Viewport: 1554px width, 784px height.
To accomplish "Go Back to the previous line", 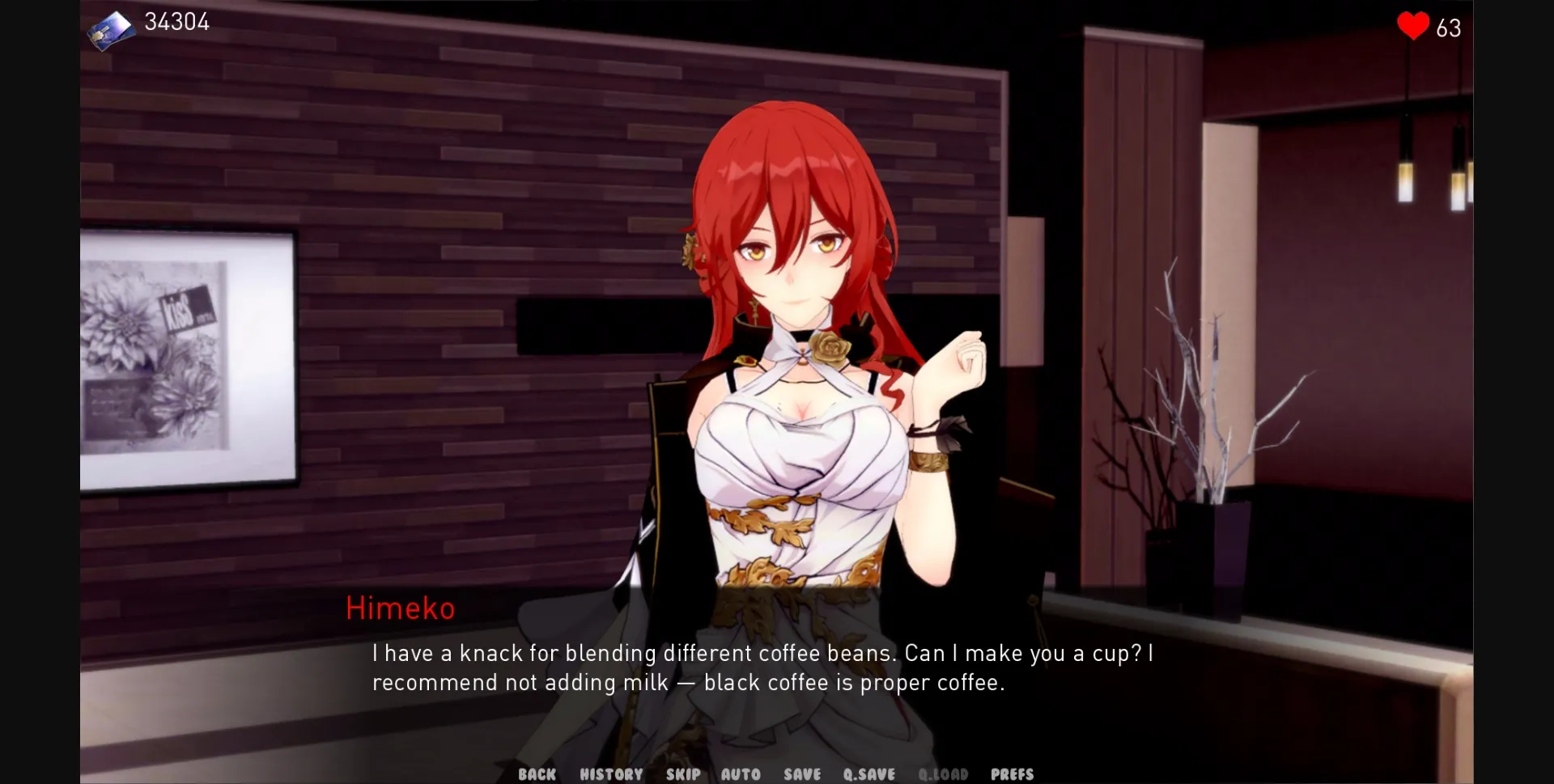I will [x=536, y=773].
